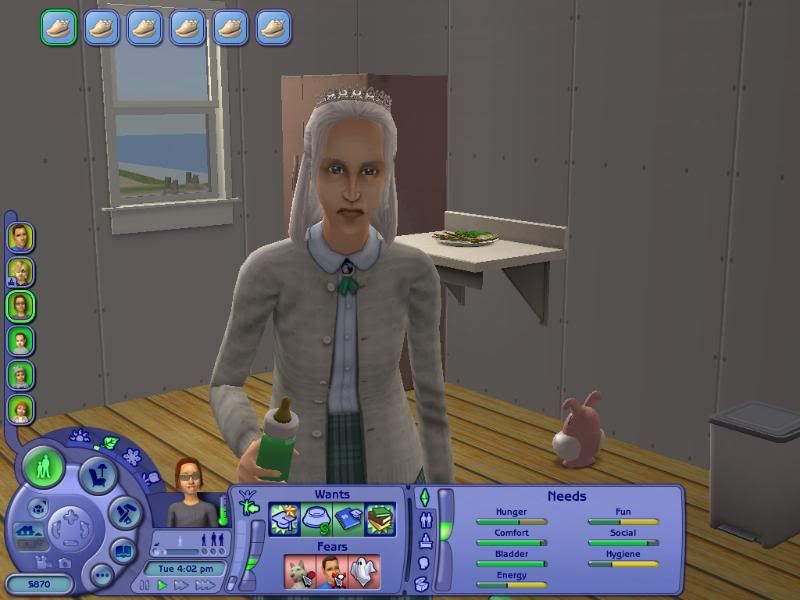Cancel the first queued walking action
This screenshot has width=800, height=600.
click(58, 26)
